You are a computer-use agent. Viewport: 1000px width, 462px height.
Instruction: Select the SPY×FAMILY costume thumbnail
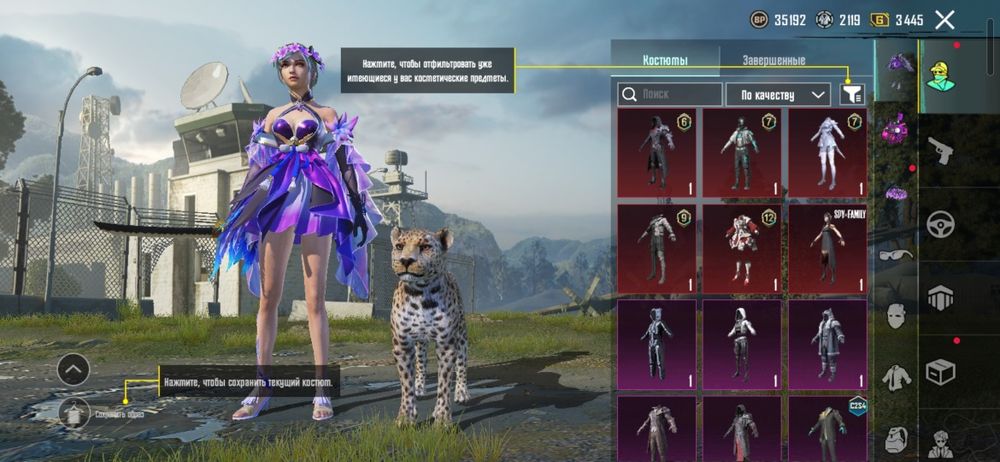827,248
